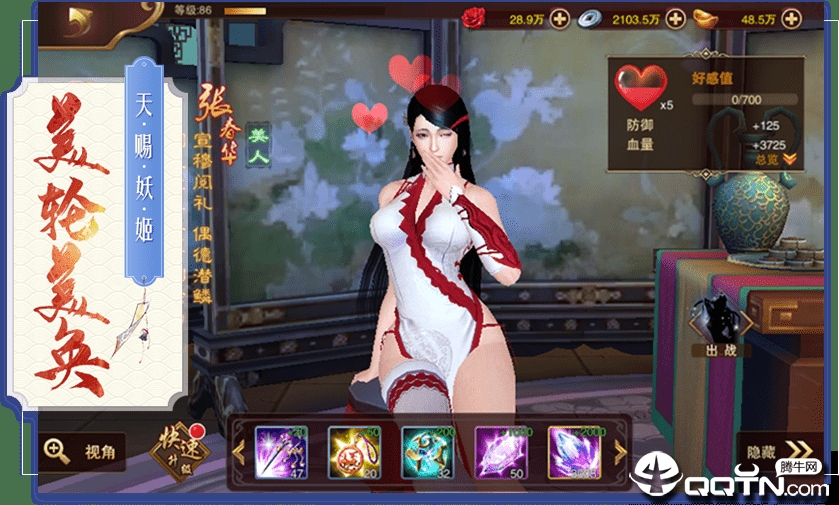Hide the interface with 隐藏 button

tap(779, 451)
